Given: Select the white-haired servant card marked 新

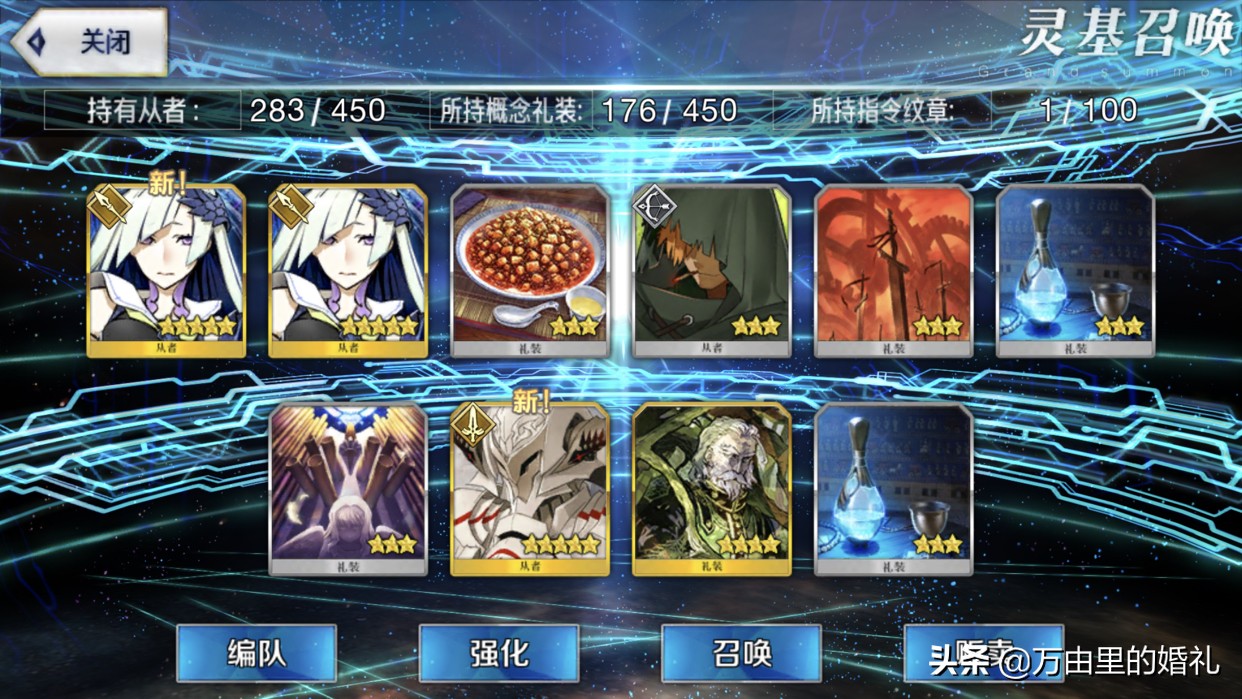Looking at the screenshot, I should [x=166, y=270].
